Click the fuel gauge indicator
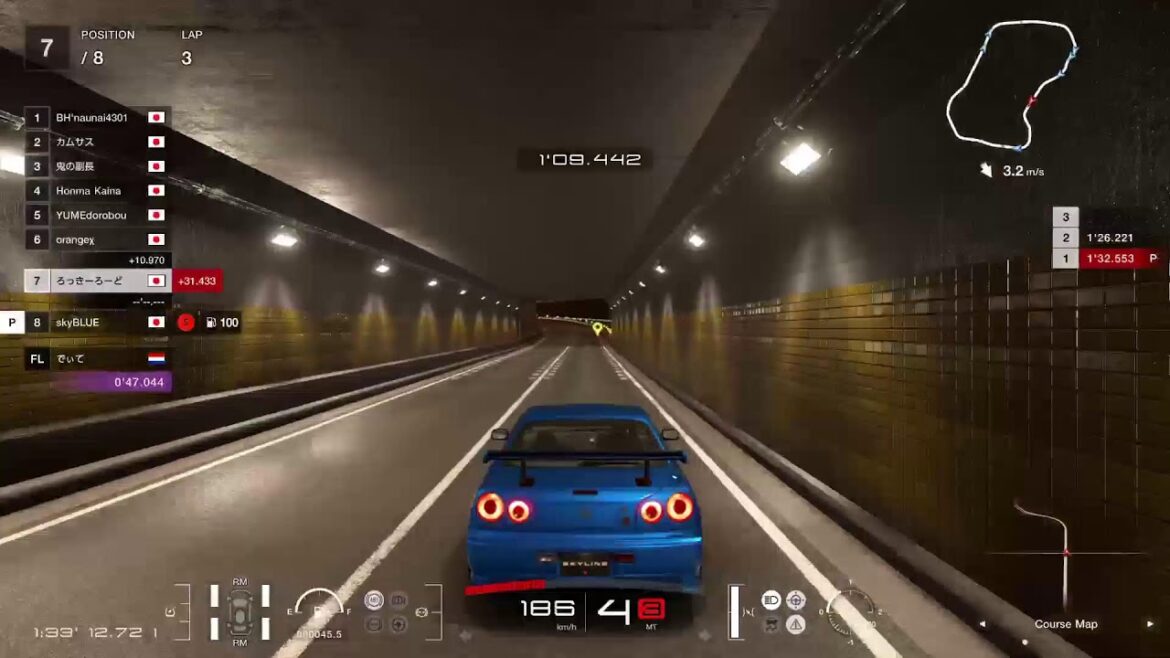Screen dimensions: 1170x658 point(319,606)
